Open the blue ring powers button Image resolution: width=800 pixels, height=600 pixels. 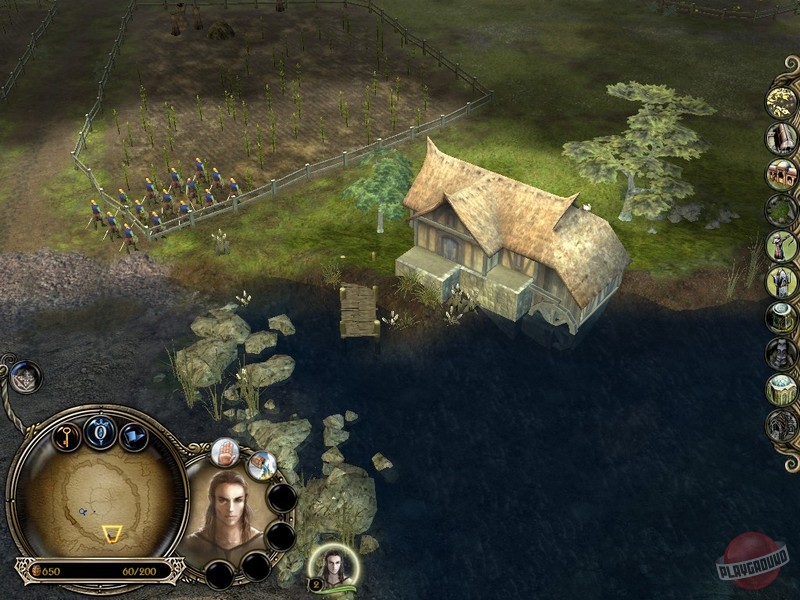(x=100, y=431)
